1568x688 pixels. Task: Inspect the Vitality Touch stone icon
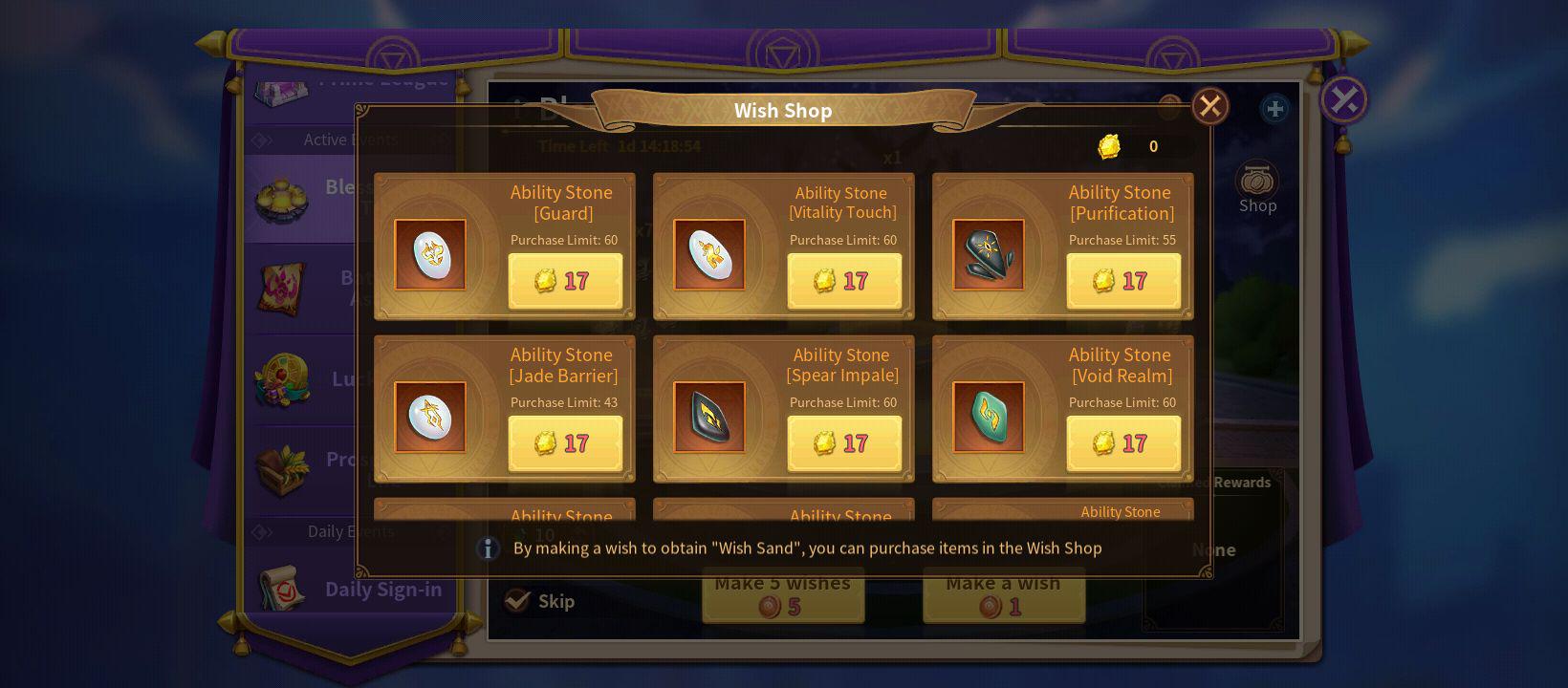[x=709, y=254]
